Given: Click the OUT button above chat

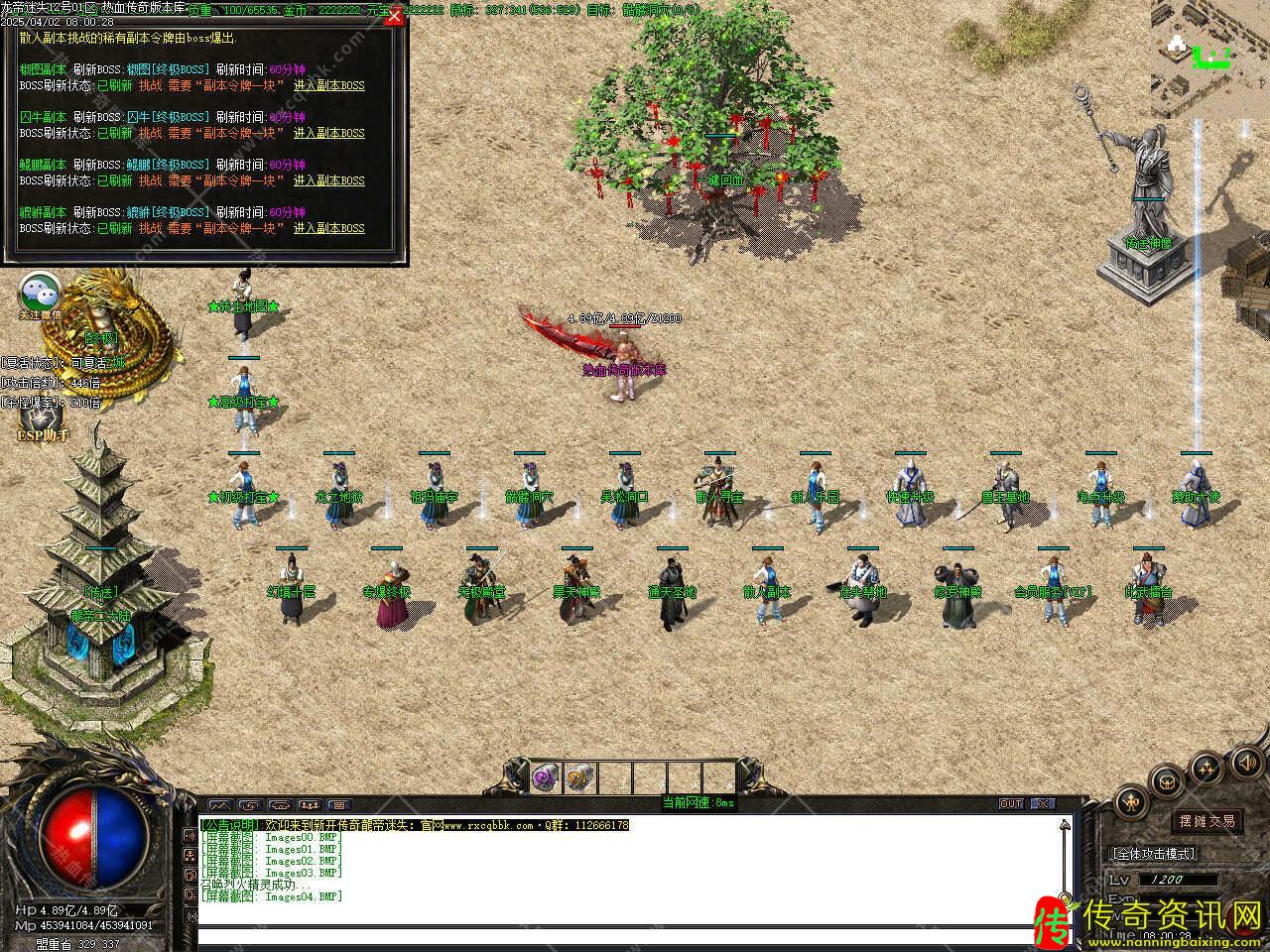Looking at the screenshot, I should click(x=1011, y=803).
